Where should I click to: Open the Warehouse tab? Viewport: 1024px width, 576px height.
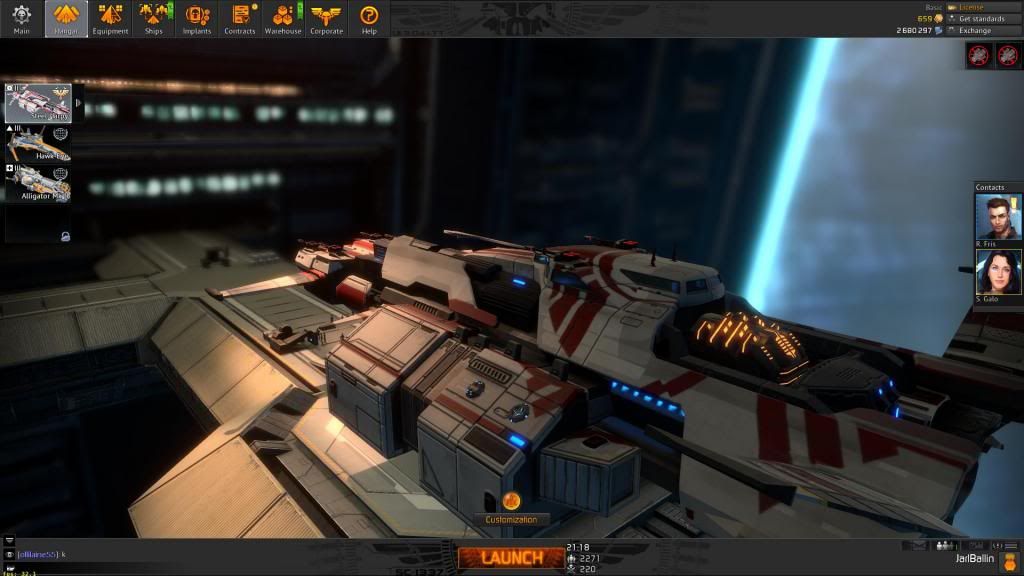[x=283, y=18]
